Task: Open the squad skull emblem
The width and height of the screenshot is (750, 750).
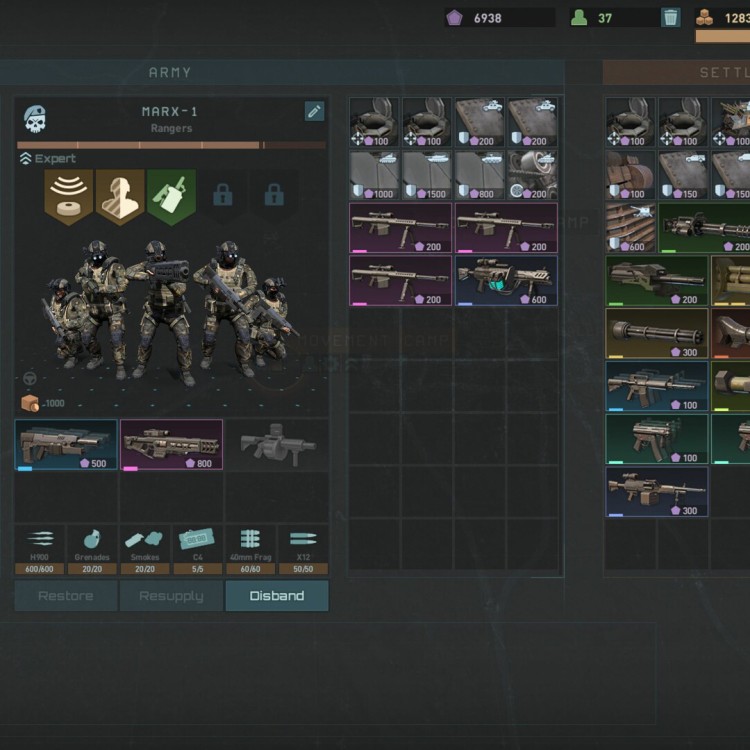Action: 35,120
